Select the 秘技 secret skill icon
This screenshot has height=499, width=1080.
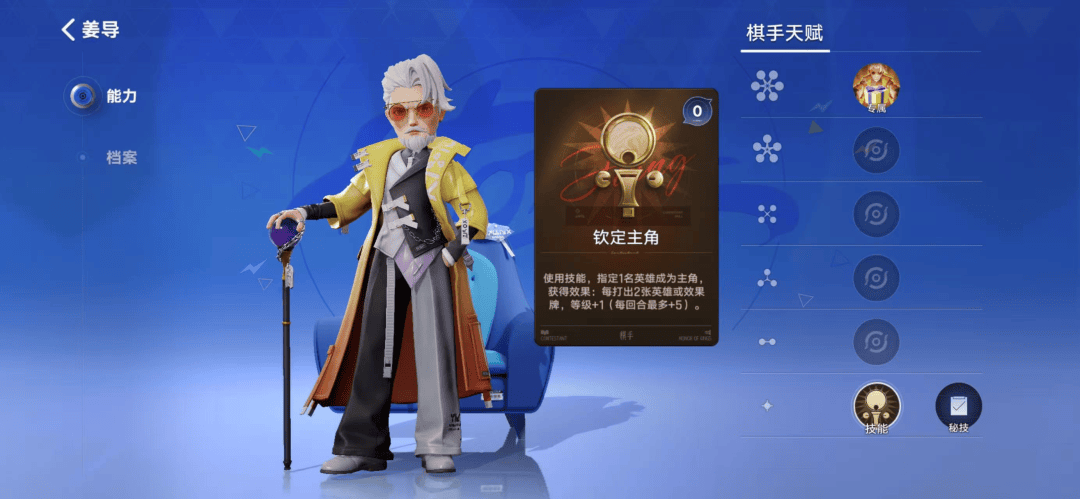point(958,406)
